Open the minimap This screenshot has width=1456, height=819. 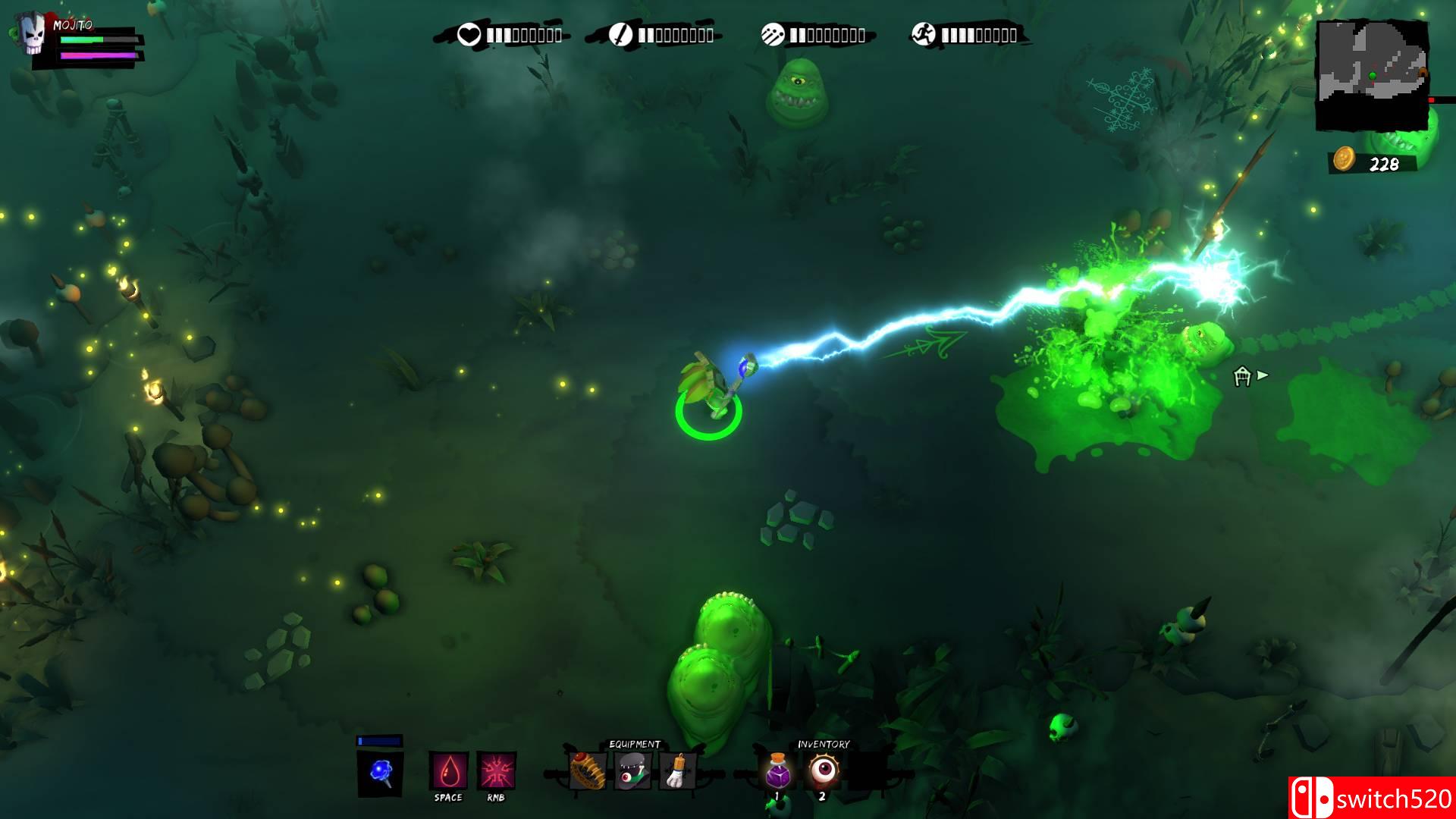pyautogui.click(x=1372, y=74)
